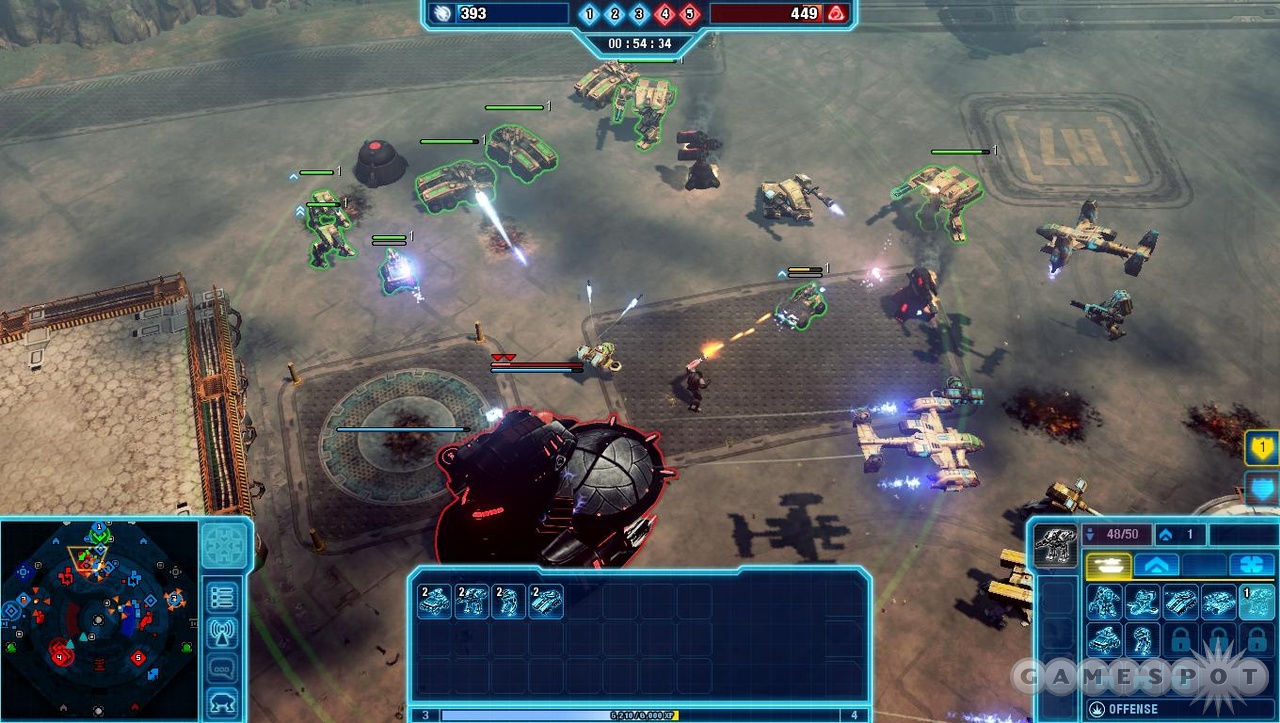Viewport: 1280px width, 723px height.
Task: Click the minimap ping compass button
Action: click(x=222, y=546)
